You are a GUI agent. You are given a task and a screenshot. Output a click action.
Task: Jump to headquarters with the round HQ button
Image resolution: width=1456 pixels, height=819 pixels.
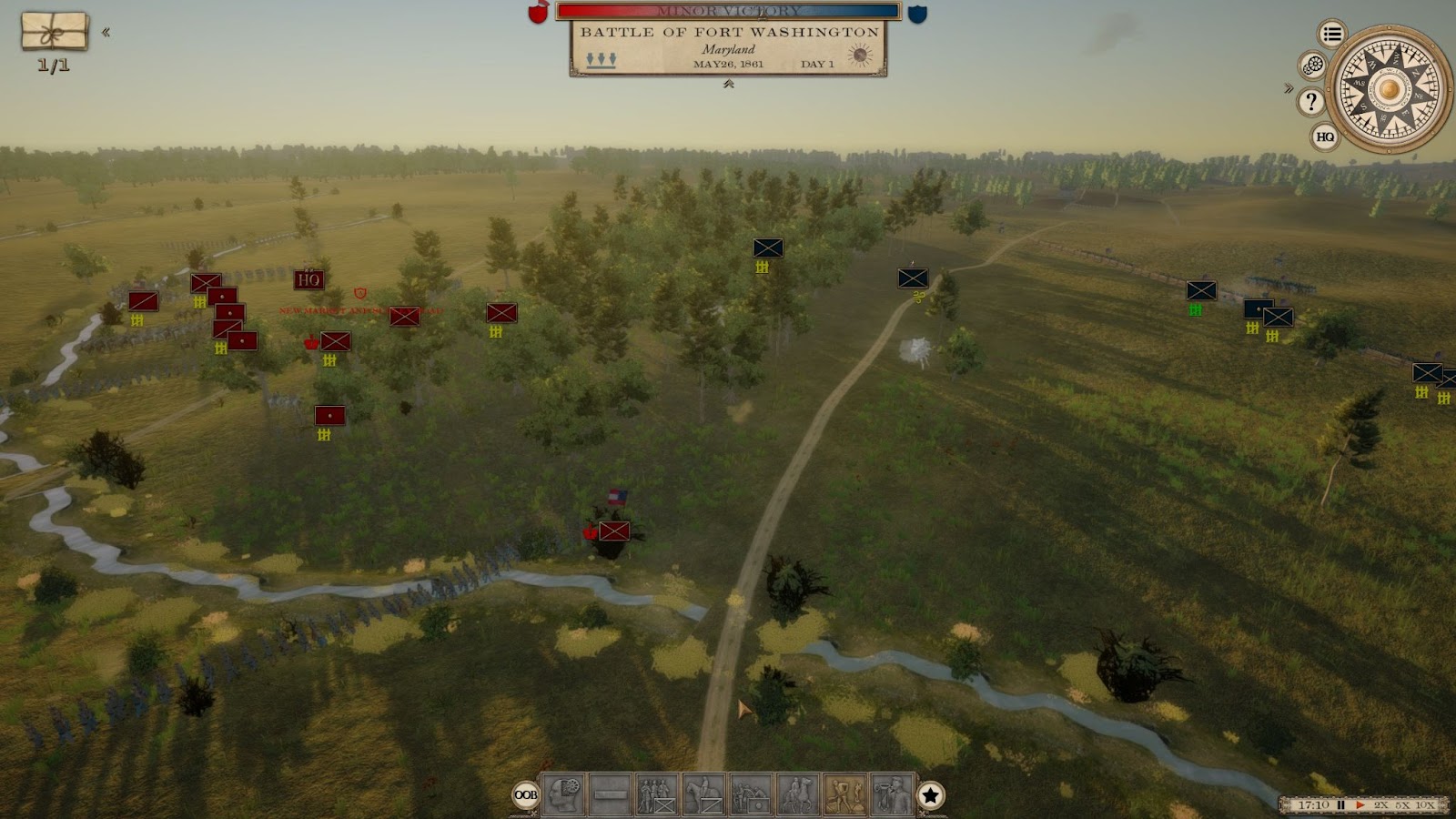[x=1325, y=137]
